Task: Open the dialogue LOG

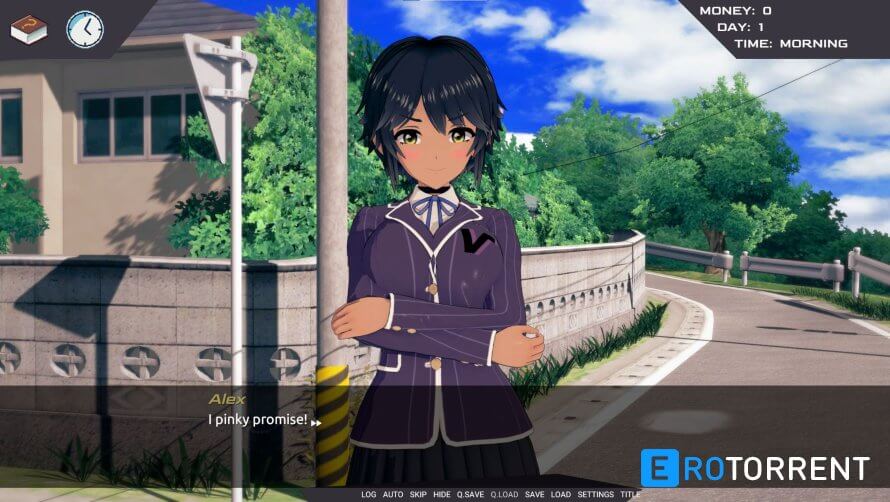Action: click(x=369, y=495)
